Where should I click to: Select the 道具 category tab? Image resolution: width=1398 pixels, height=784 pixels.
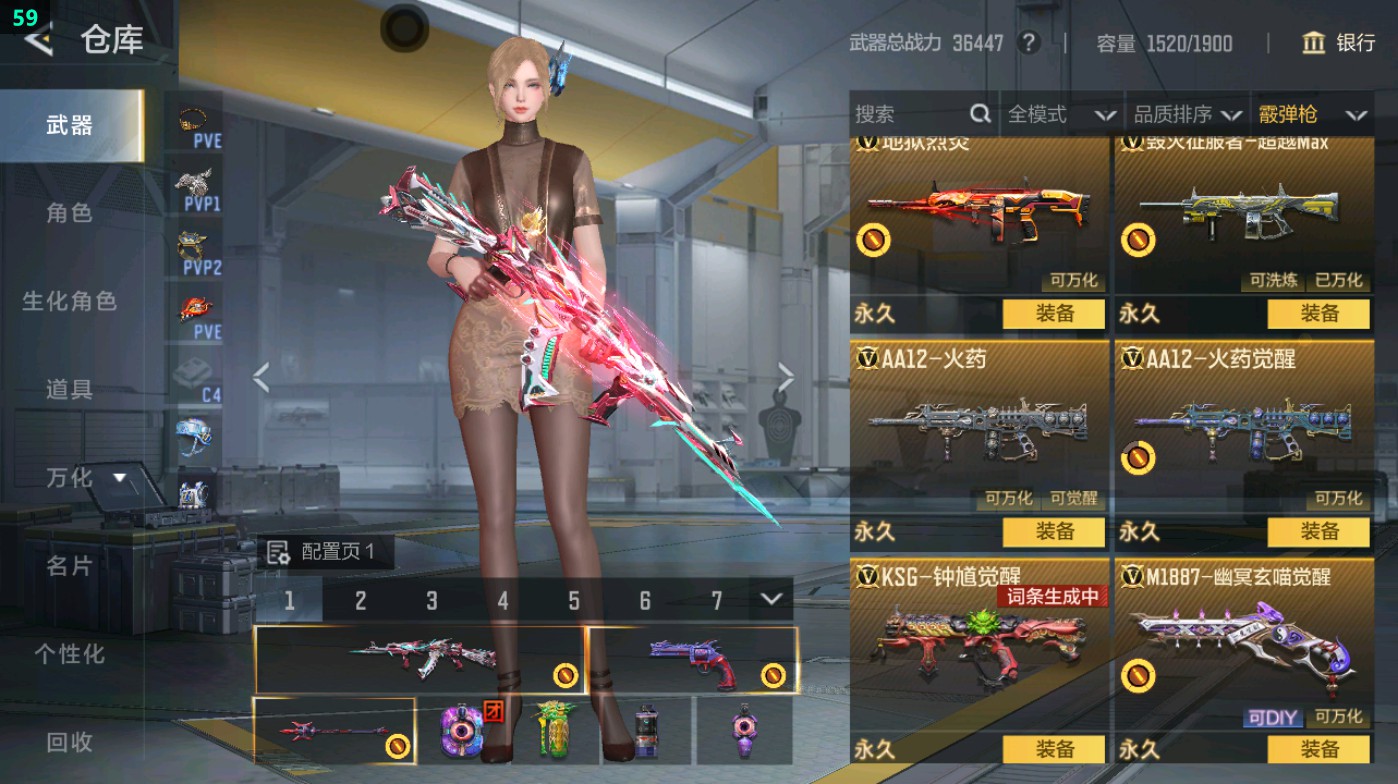[69, 389]
